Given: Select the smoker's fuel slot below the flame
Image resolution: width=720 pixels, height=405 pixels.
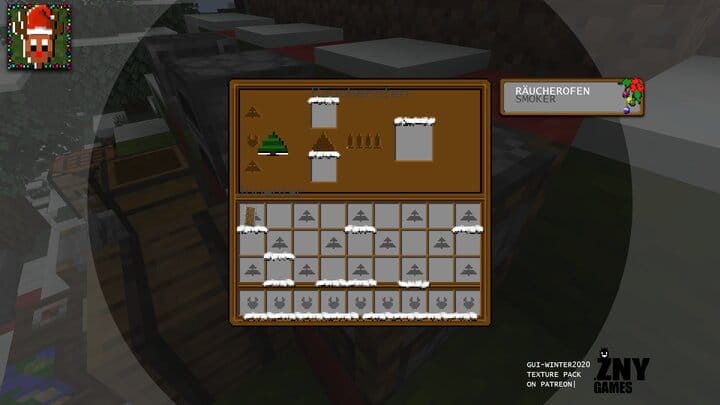Looking at the screenshot, I should coord(323,168).
